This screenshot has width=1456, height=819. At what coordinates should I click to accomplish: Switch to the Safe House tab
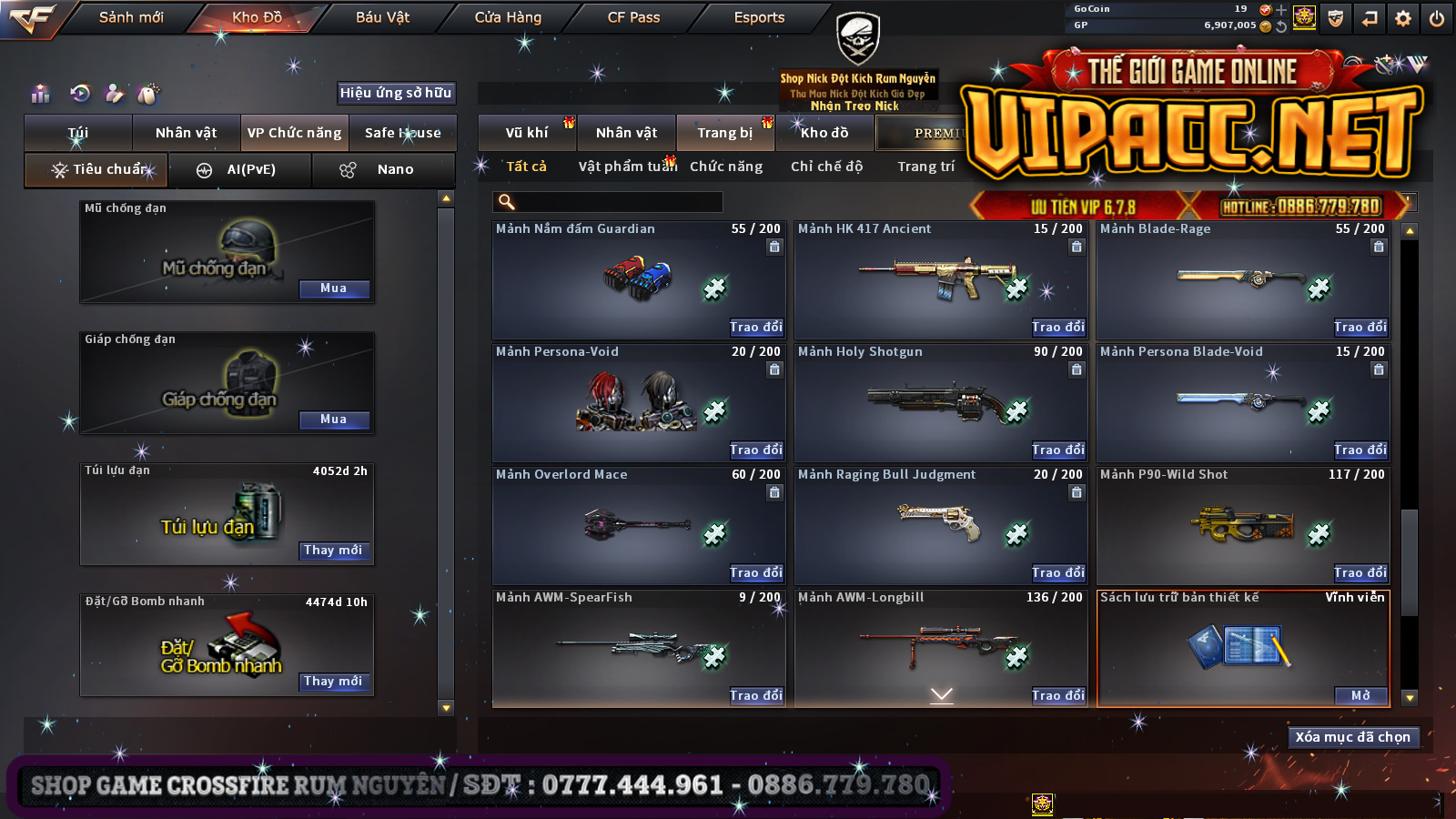point(402,133)
